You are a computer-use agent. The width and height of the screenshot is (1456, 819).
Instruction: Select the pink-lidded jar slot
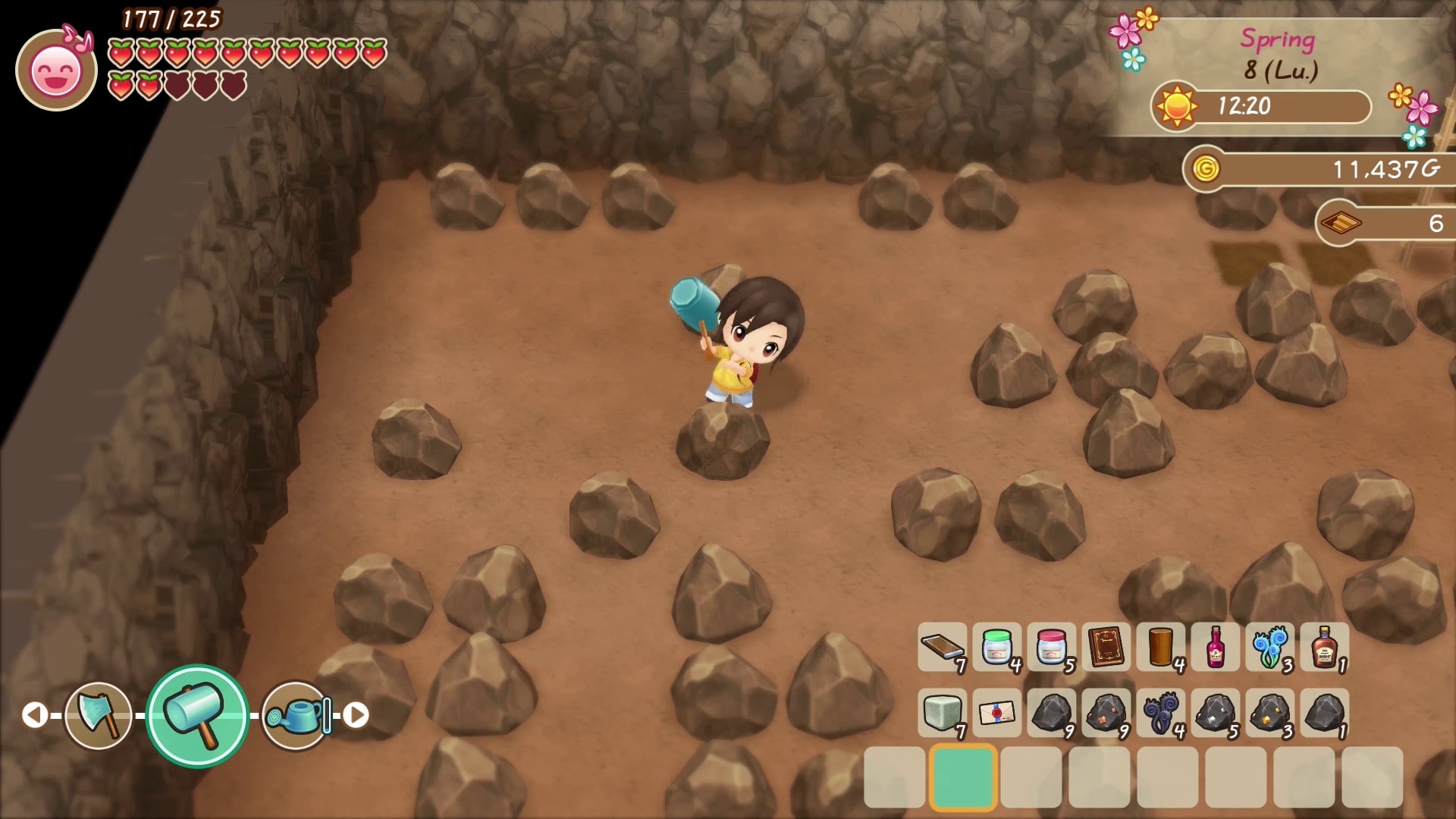[1051, 648]
